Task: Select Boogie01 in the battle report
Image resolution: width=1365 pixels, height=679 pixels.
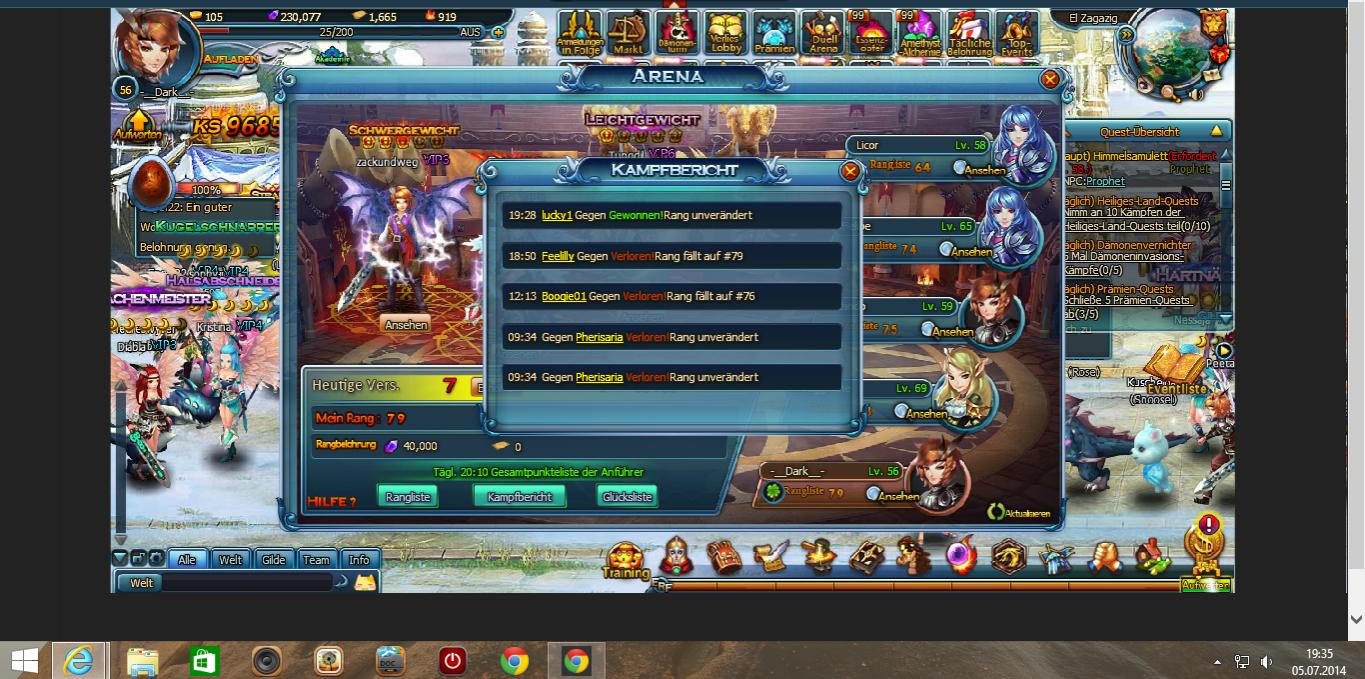Action: point(564,296)
